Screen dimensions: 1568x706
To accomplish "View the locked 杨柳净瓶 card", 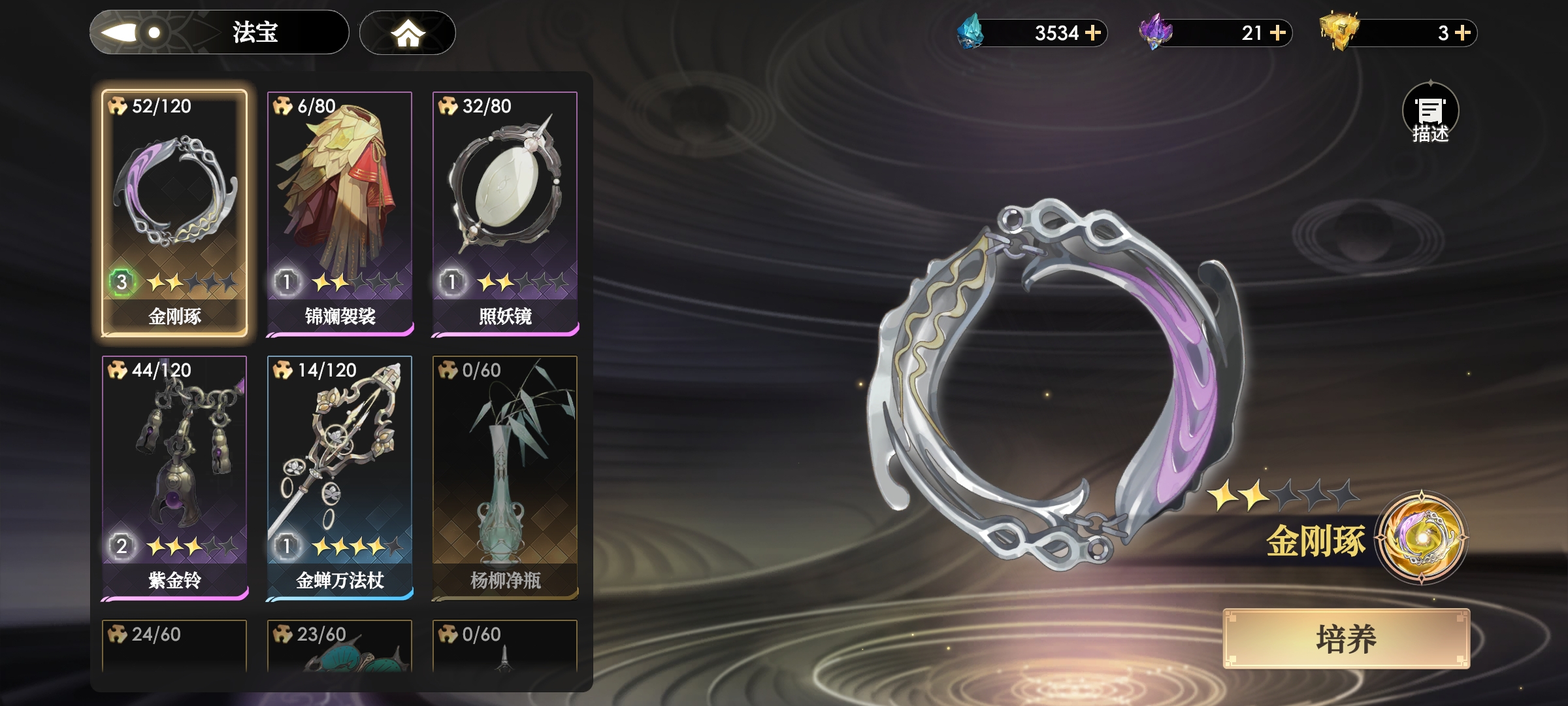I will click(x=505, y=477).
